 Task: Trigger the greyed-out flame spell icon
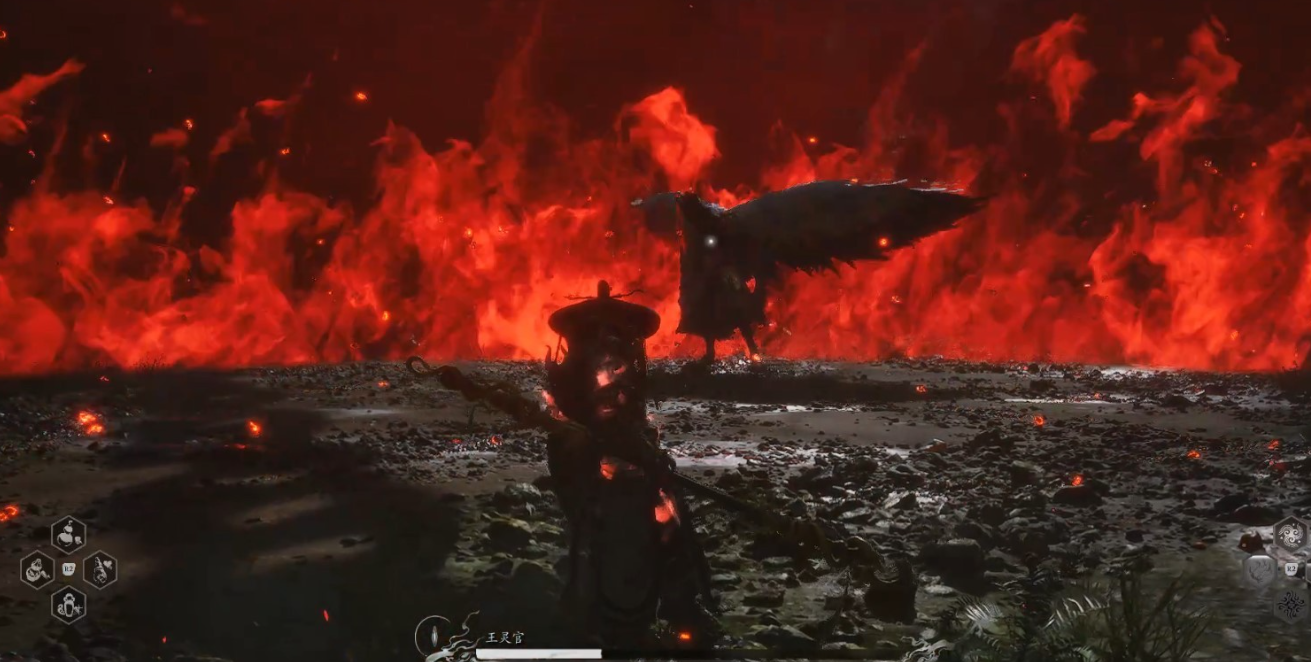1259,570
